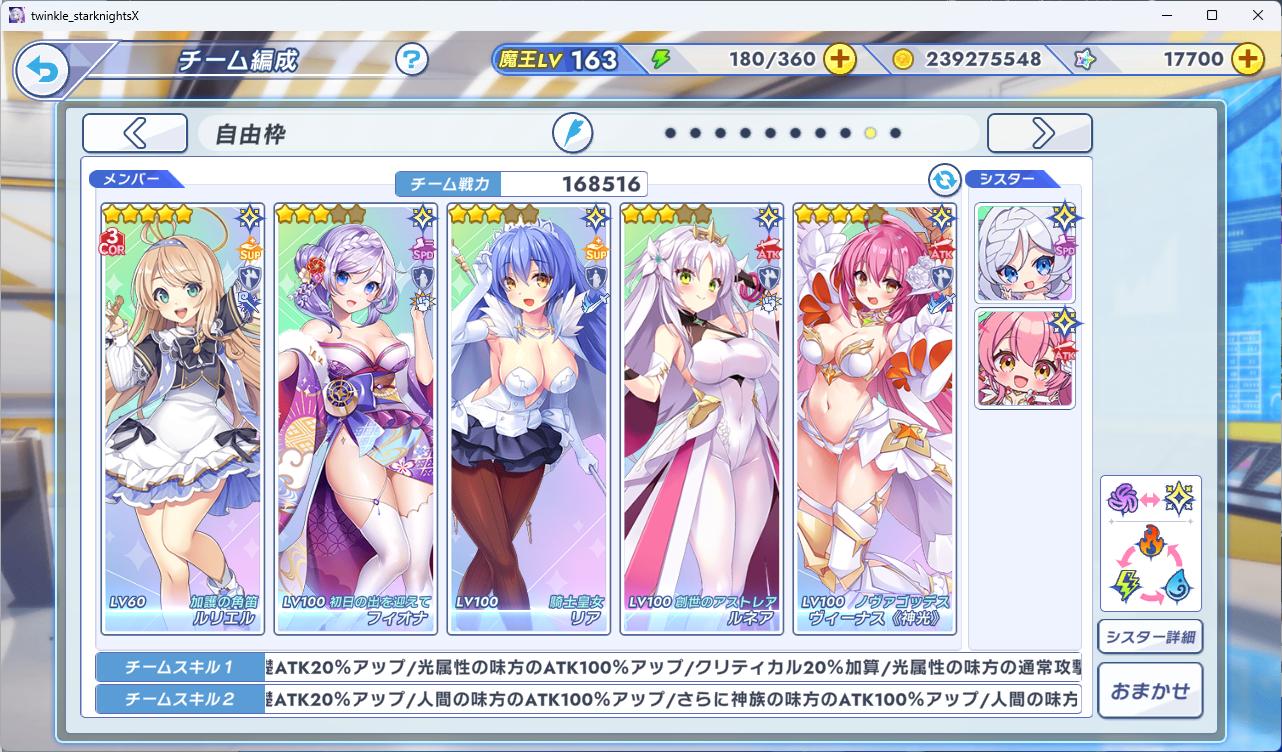Maximize the game window
The height and width of the screenshot is (752, 1282).
[1212, 15]
